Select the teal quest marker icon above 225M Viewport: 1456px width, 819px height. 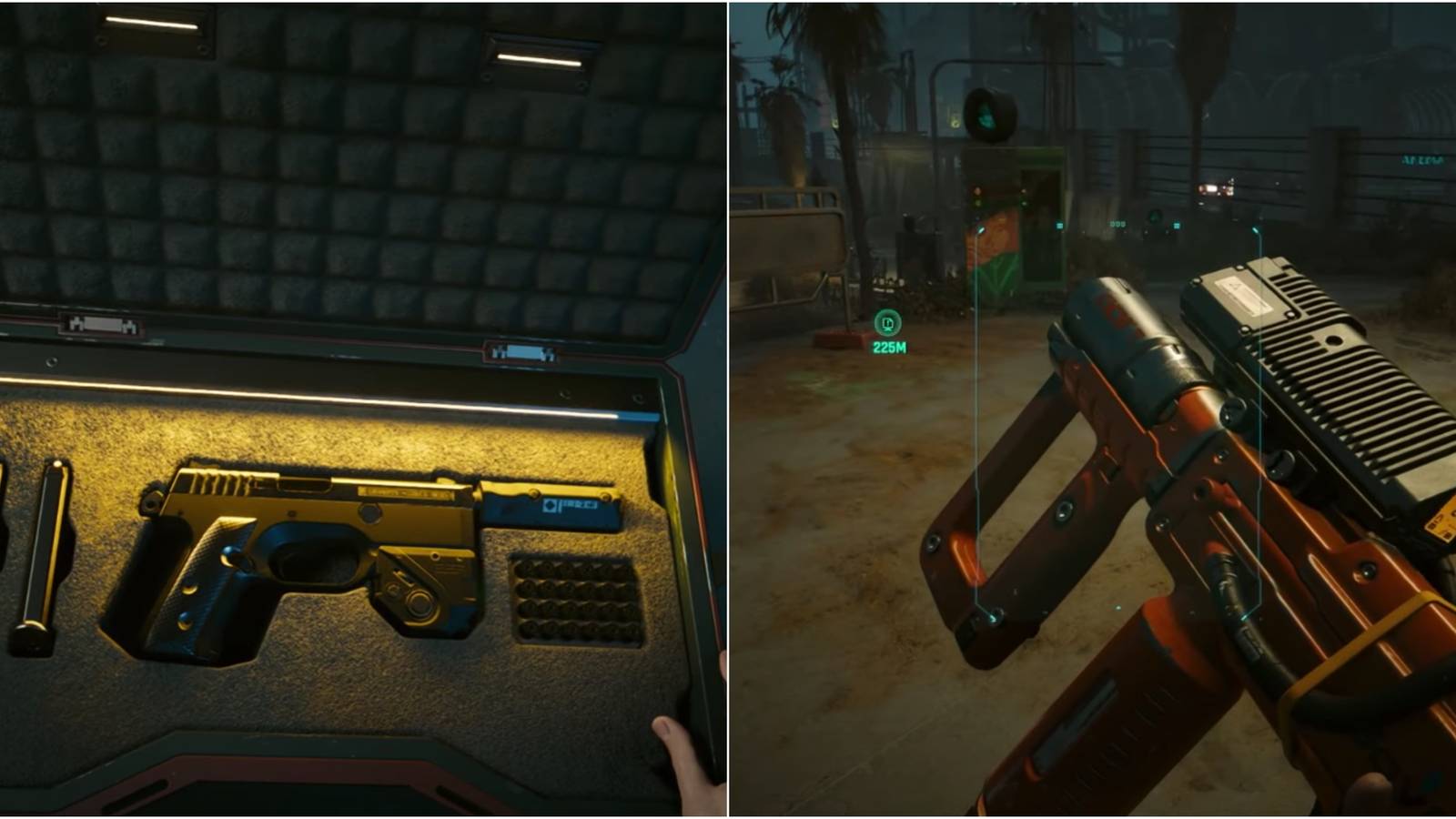coord(889,324)
